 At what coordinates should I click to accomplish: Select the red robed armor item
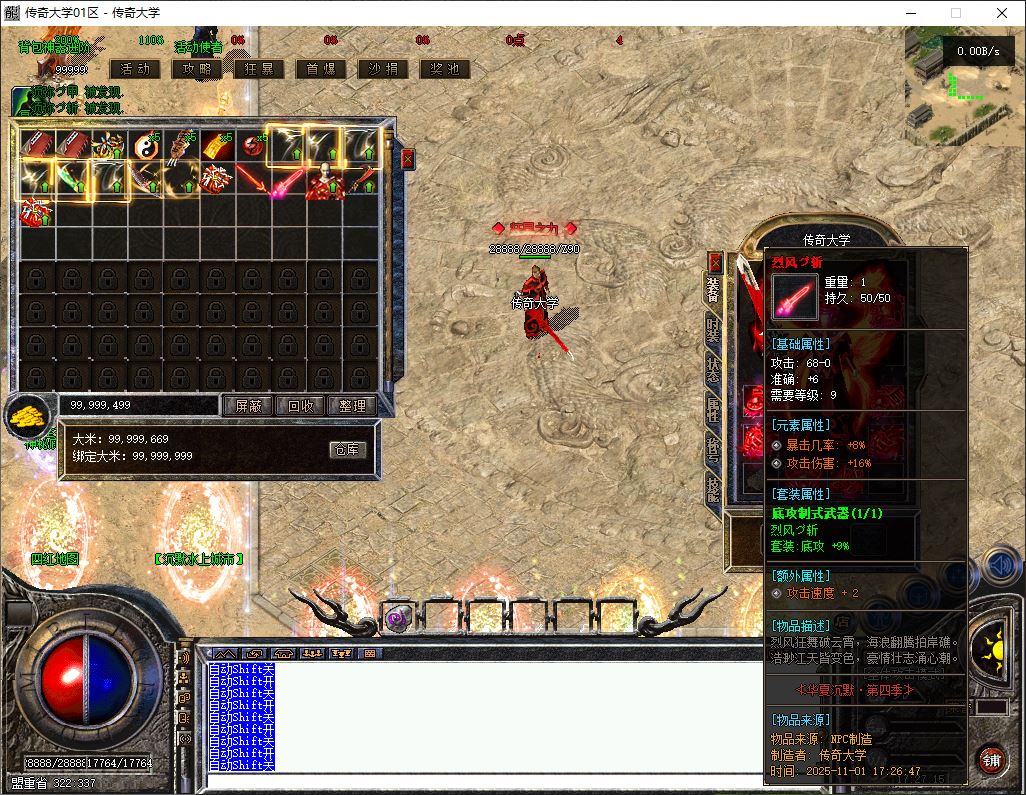(325, 182)
